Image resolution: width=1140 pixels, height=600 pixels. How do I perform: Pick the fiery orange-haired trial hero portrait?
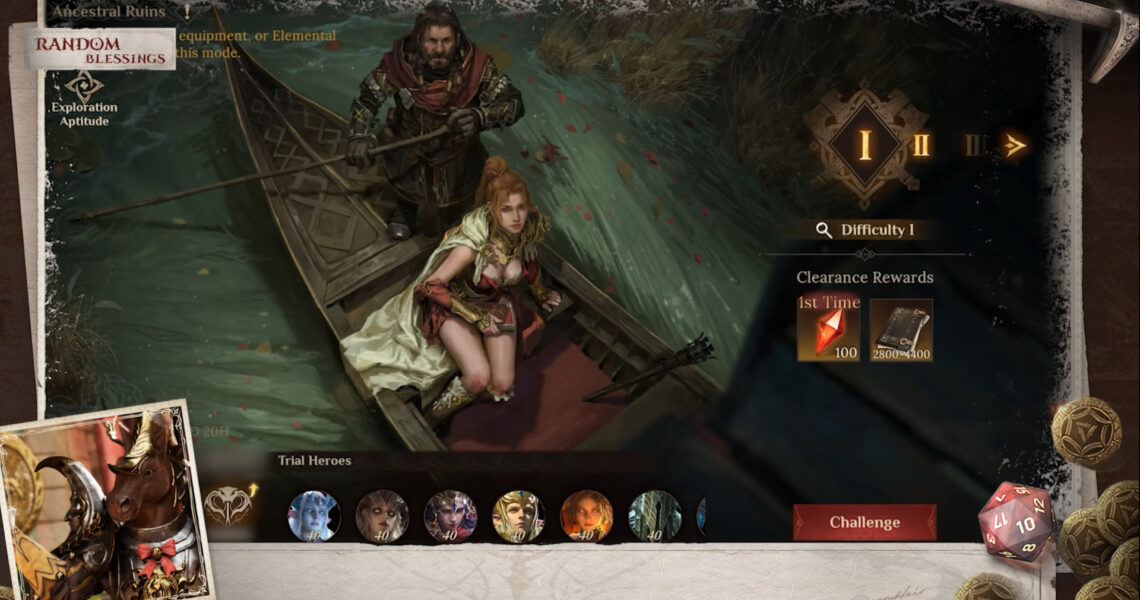click(x=586, y=516)
